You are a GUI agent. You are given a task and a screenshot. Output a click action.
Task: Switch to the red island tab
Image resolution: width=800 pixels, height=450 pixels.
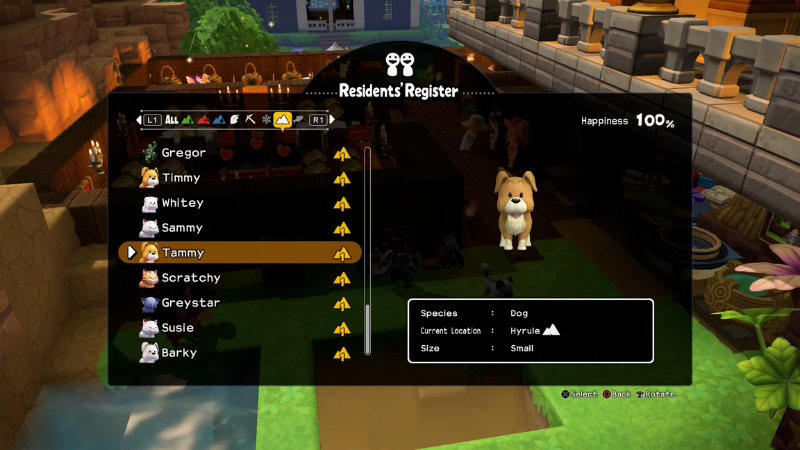click(203, 120)
